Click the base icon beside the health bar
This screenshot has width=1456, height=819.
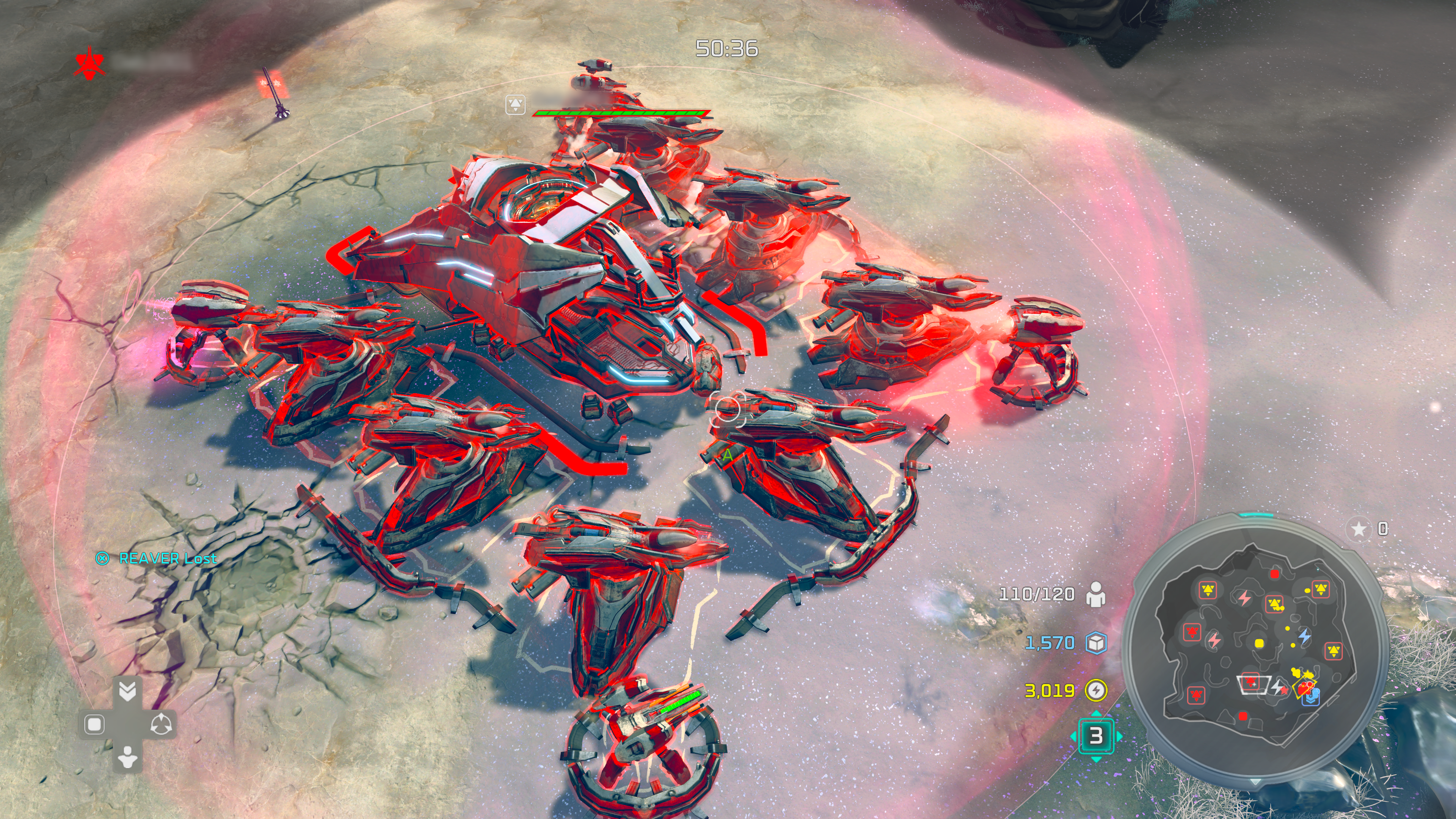516,105
